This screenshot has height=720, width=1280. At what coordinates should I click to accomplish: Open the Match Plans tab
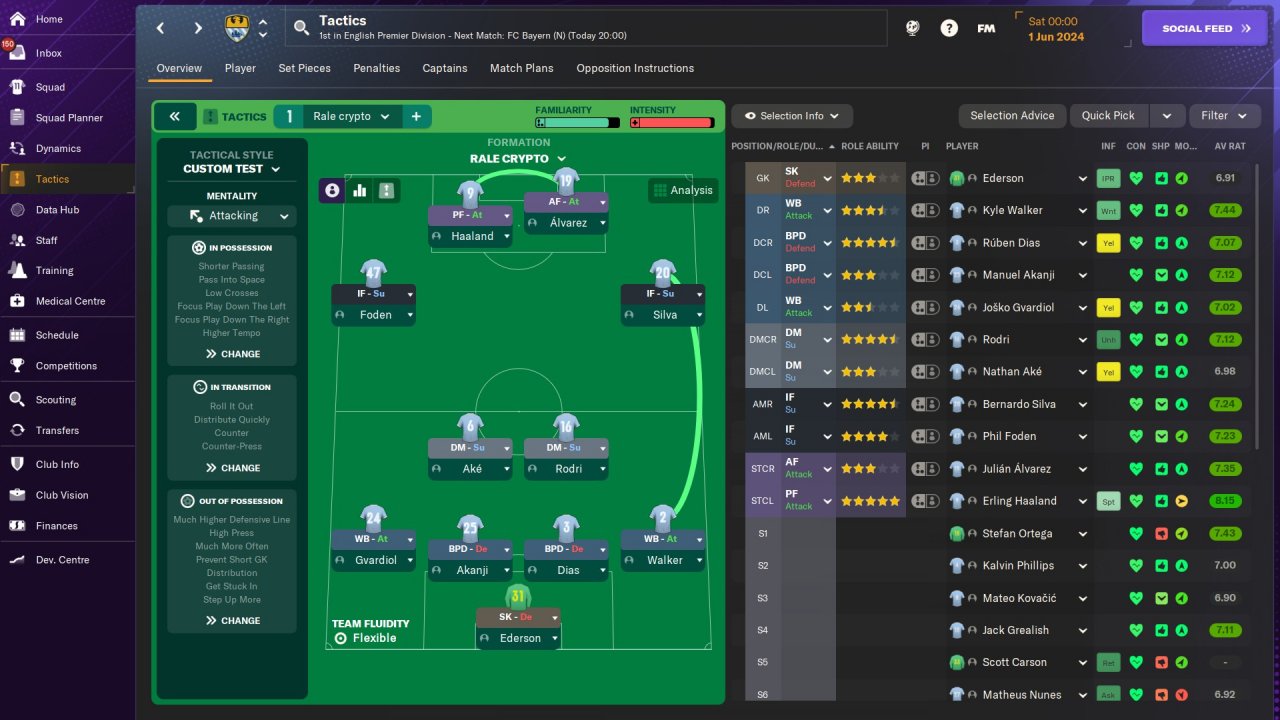click(x=521, y=68)
